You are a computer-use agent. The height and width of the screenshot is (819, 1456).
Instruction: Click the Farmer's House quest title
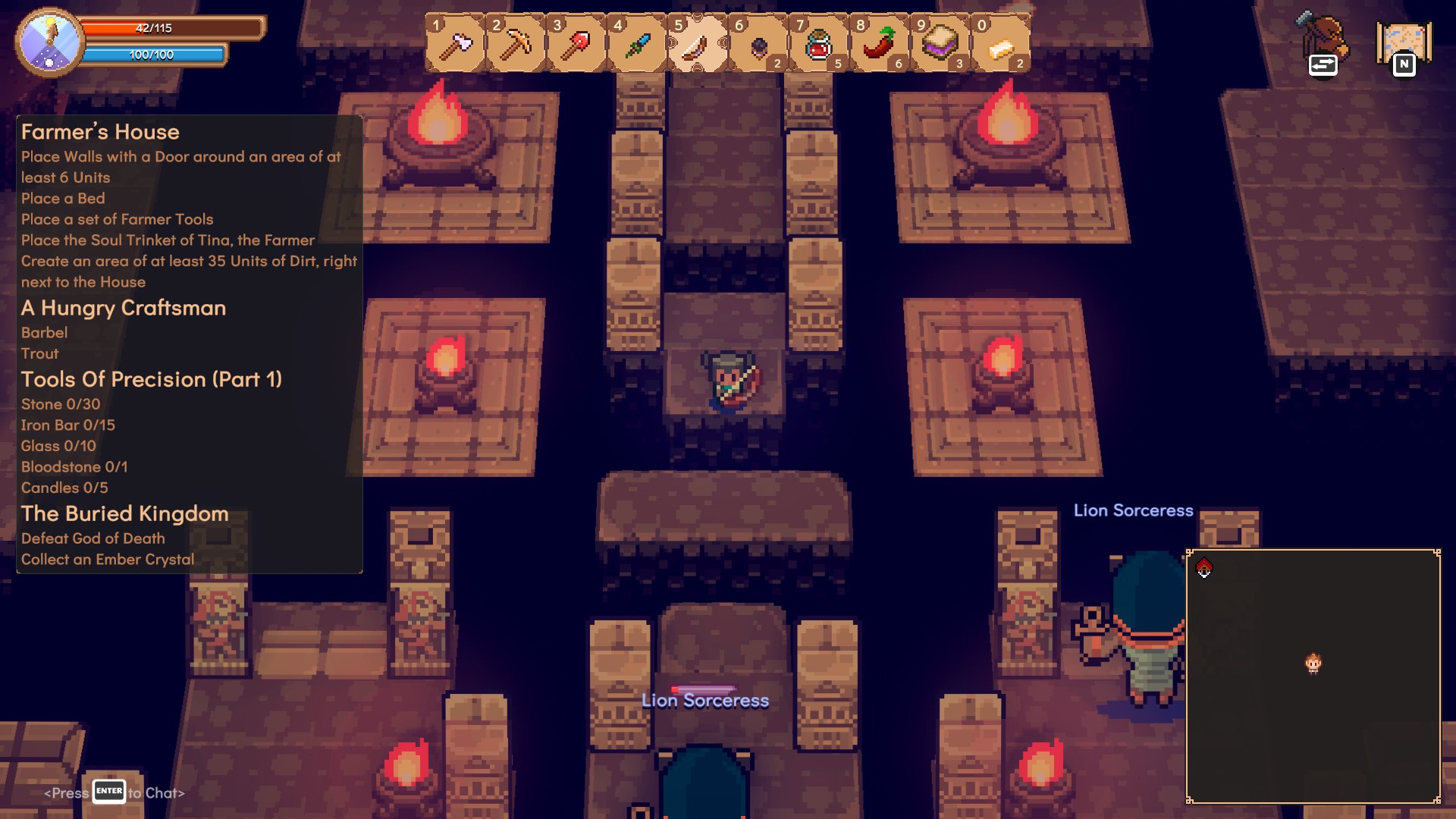point(100,132)
